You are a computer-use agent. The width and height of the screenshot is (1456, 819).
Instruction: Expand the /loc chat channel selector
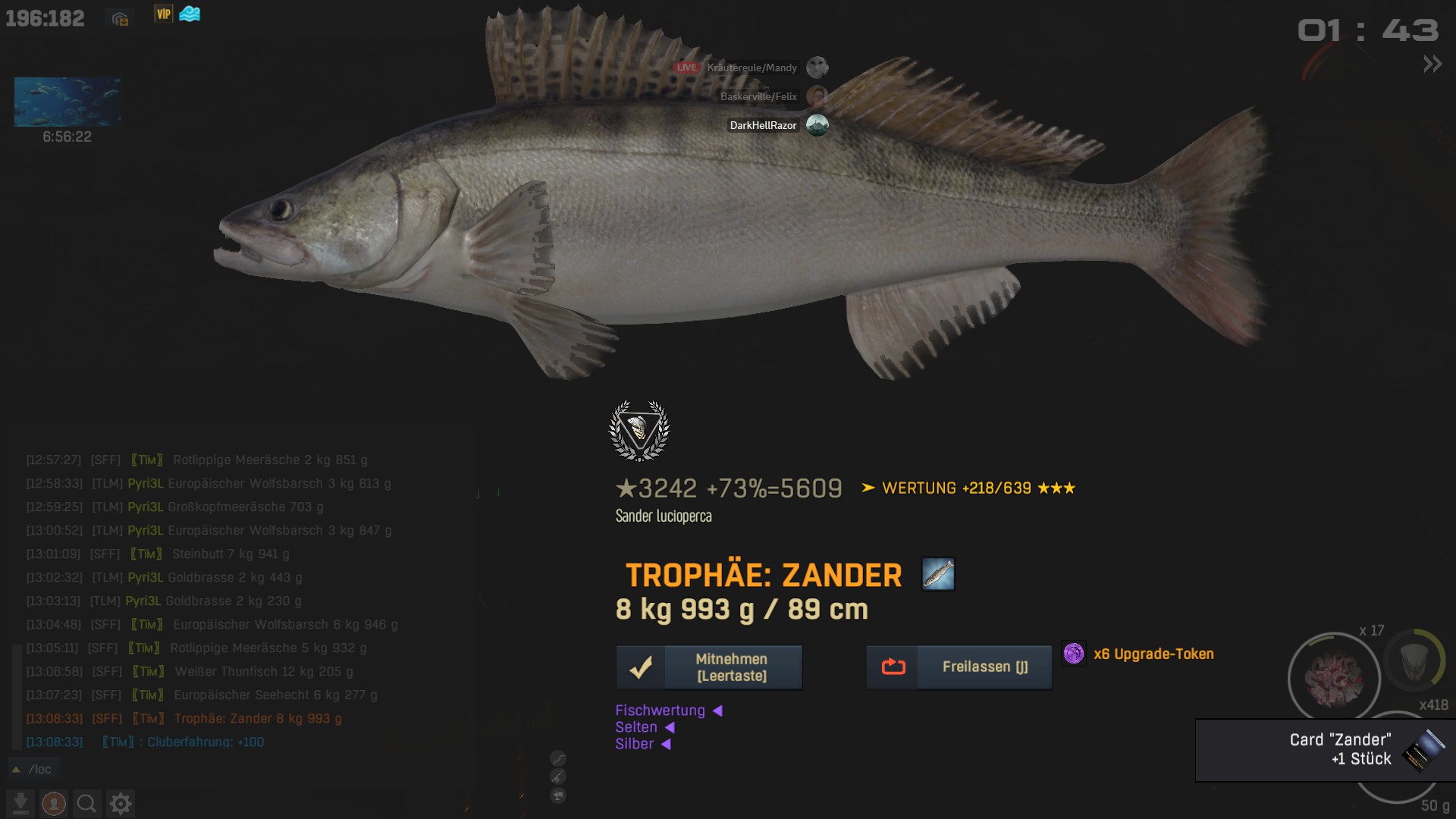click(x=34, y=769)
